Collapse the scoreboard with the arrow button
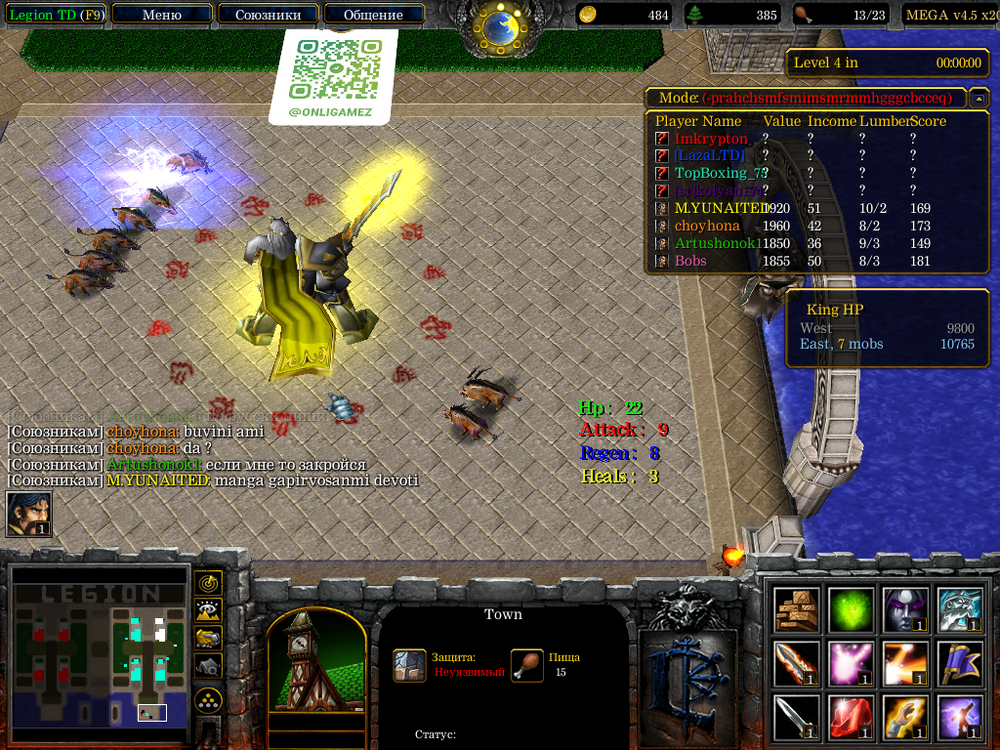 pyautogui.click(x=979, y=98)
